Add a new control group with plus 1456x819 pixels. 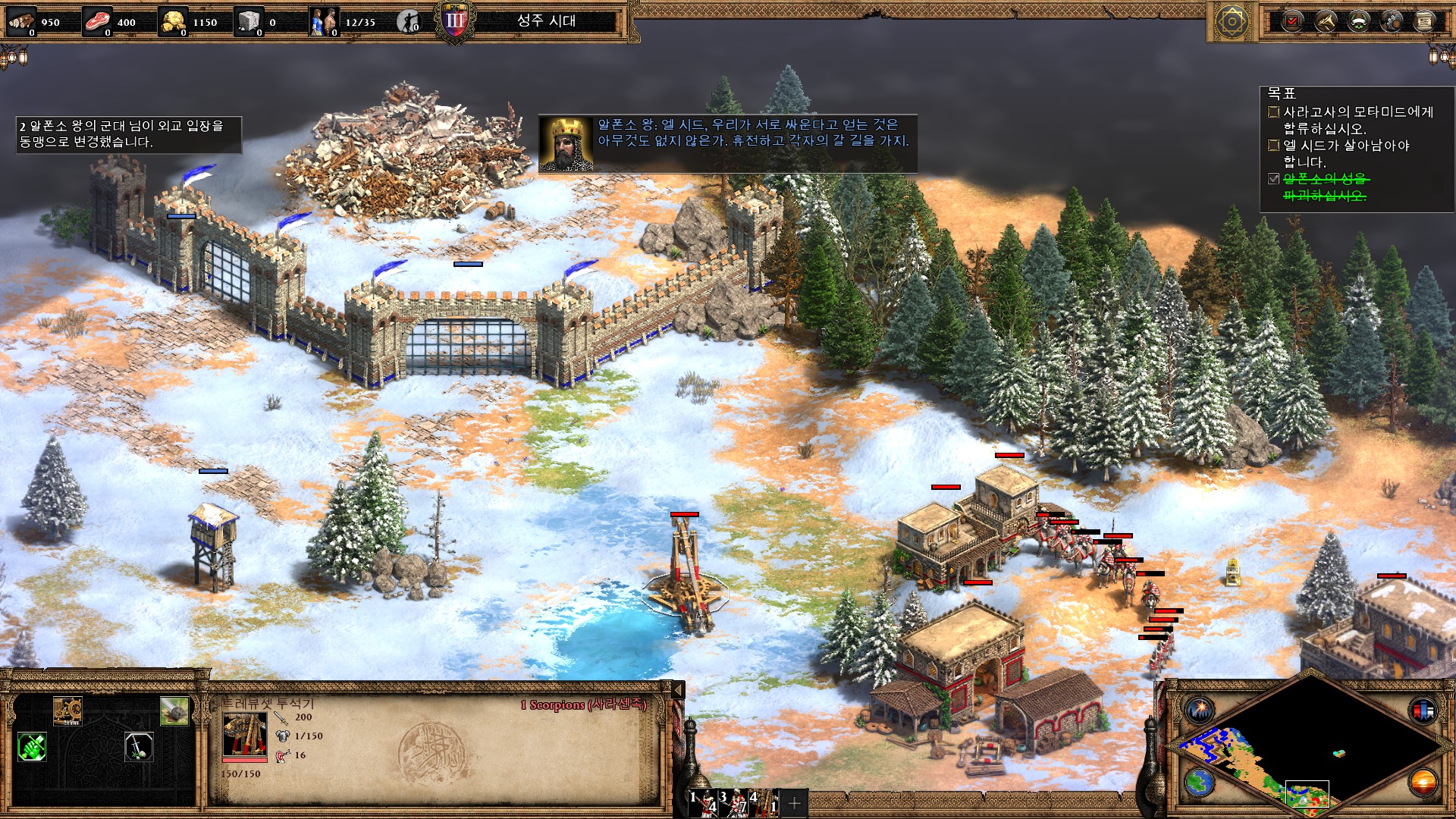tap(795, 803)
